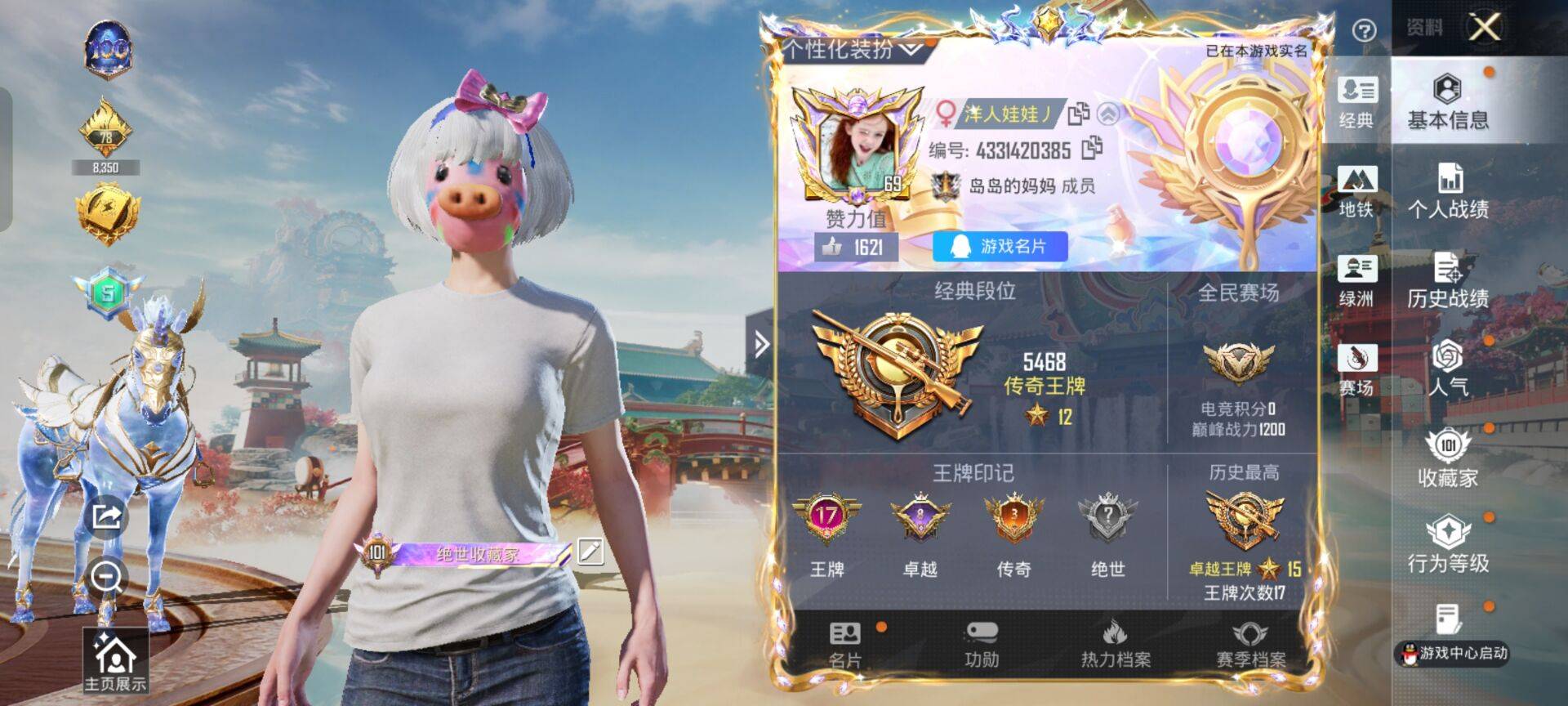Open the 基本信息 basic info tab
The height and width of the screenshot is (706, 1568).
coord(1447,101)
